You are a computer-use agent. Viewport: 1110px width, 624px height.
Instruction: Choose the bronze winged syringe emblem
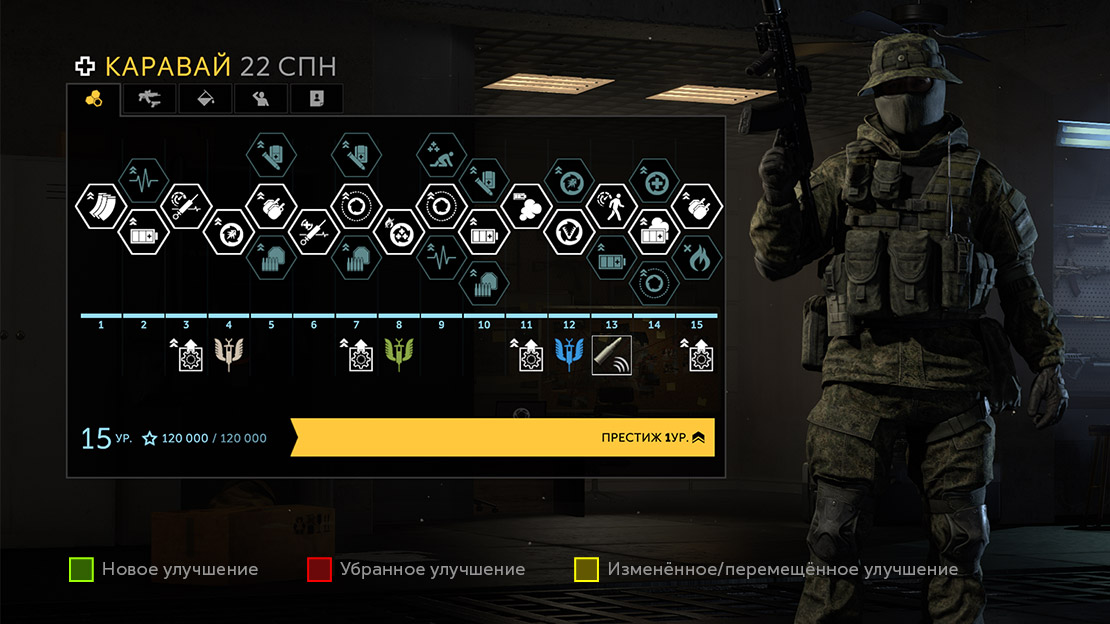pos(229,354)
